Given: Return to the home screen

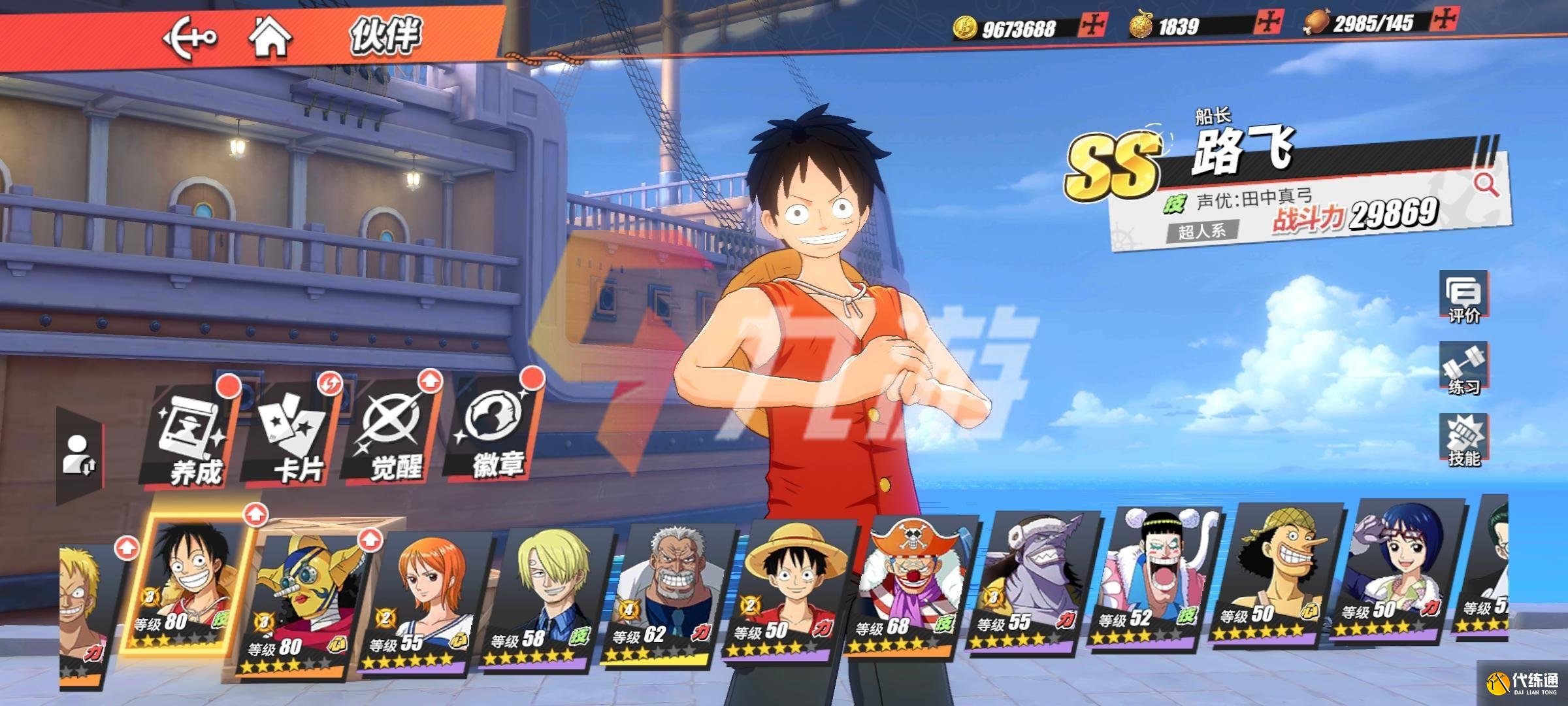Looking at the screenshot, I should click(x=270, y=37).
